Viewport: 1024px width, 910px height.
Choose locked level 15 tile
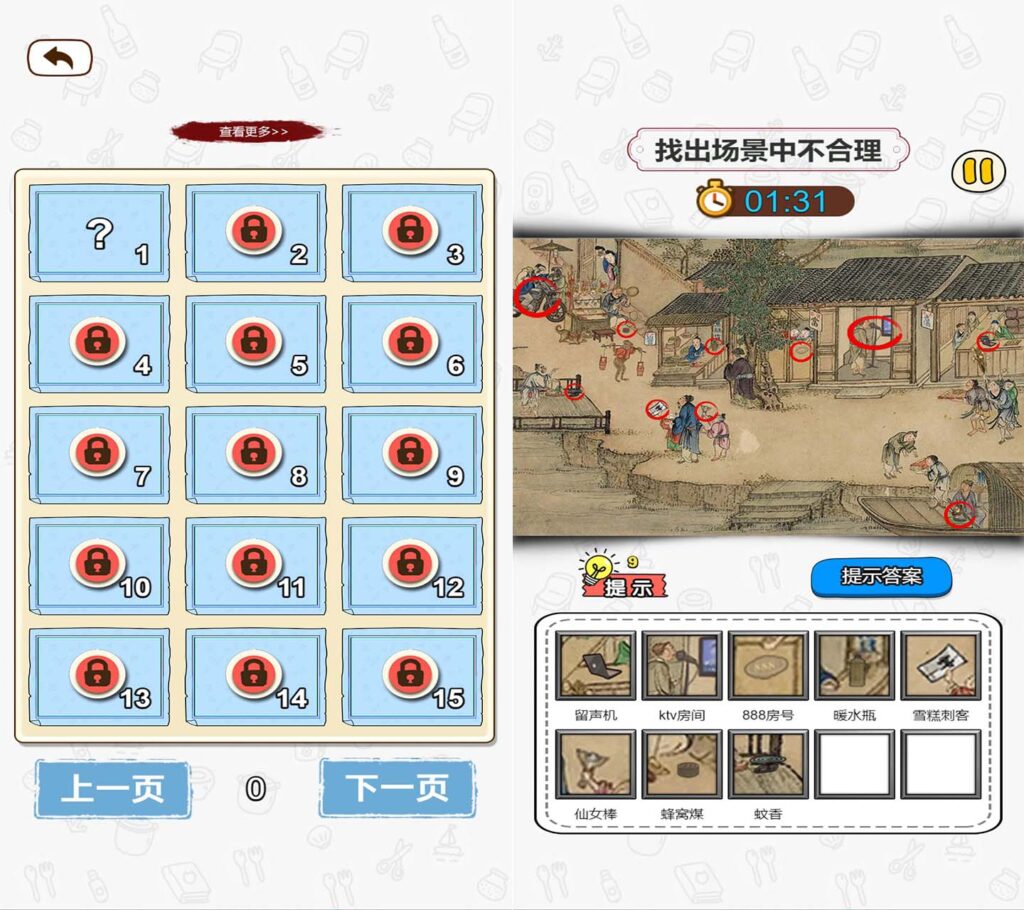pos(412,674)
